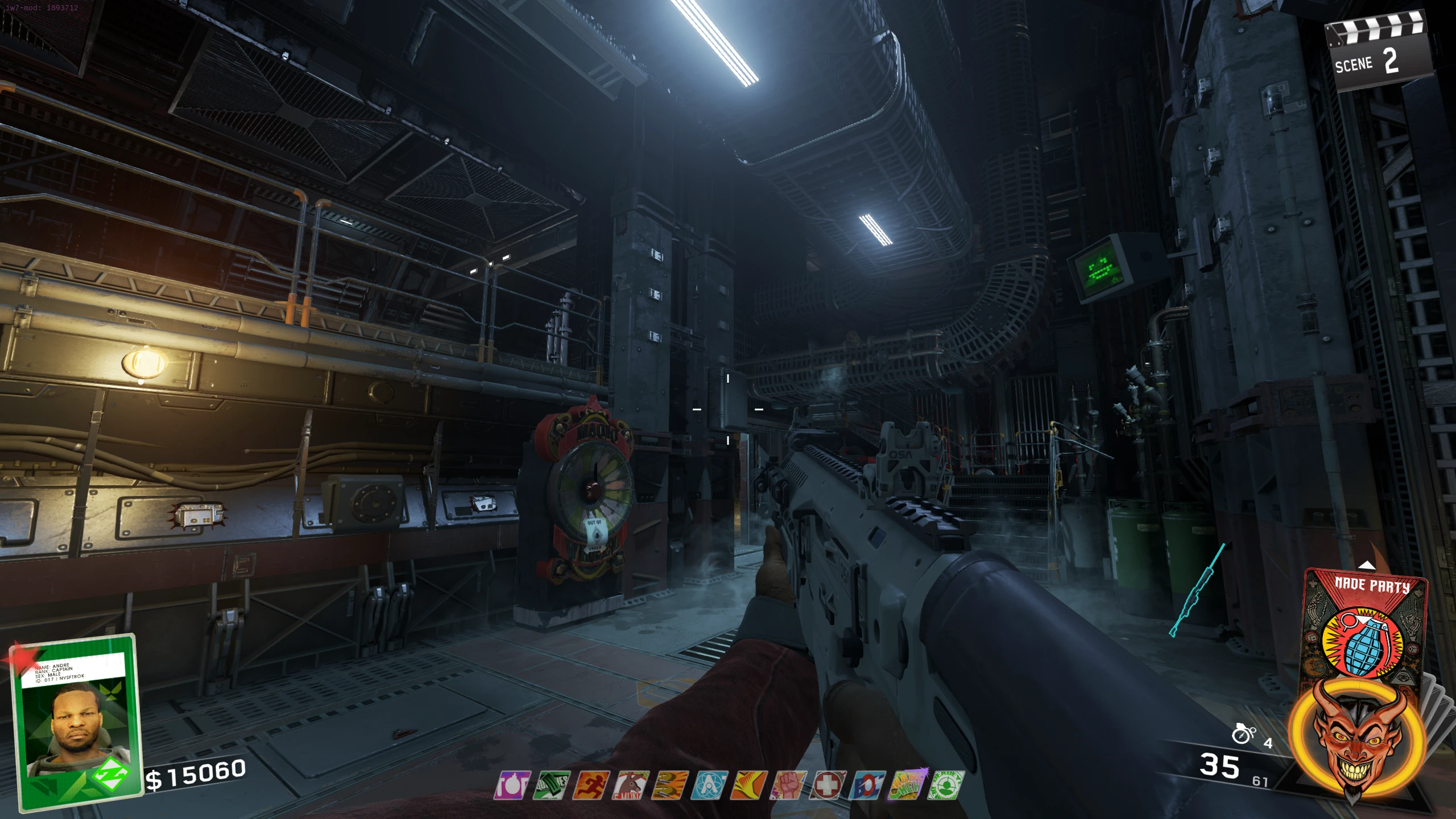This screenshot has height=819, width=1456.
Task: Click the Bang Bangs double bullet perk
Action: coord(670,785)
